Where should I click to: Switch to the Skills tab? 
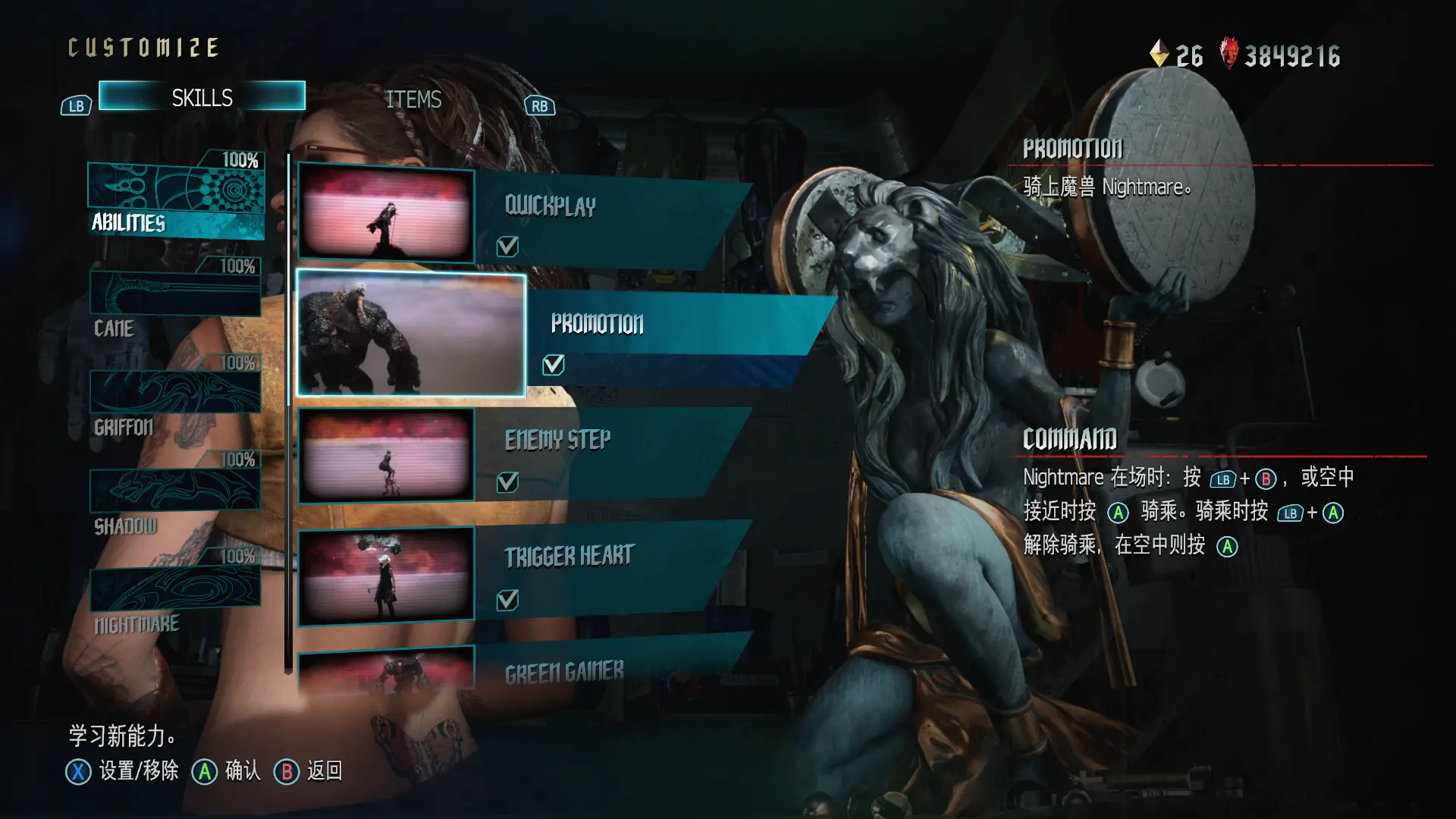(x=202, y=97)
